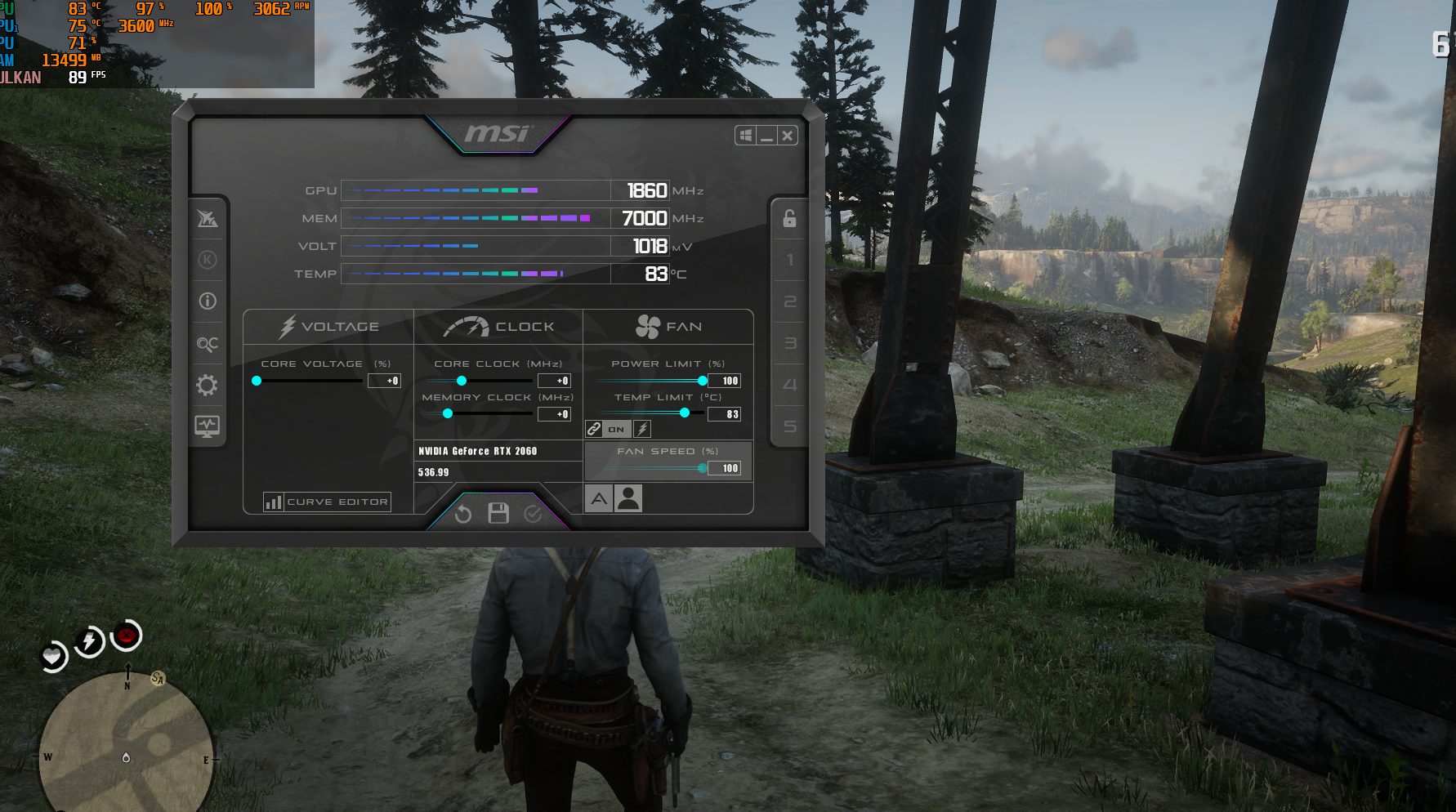Click the Core Clock slider handle
The width and height of the screenshot is (1456, 812).
point(462,381)
